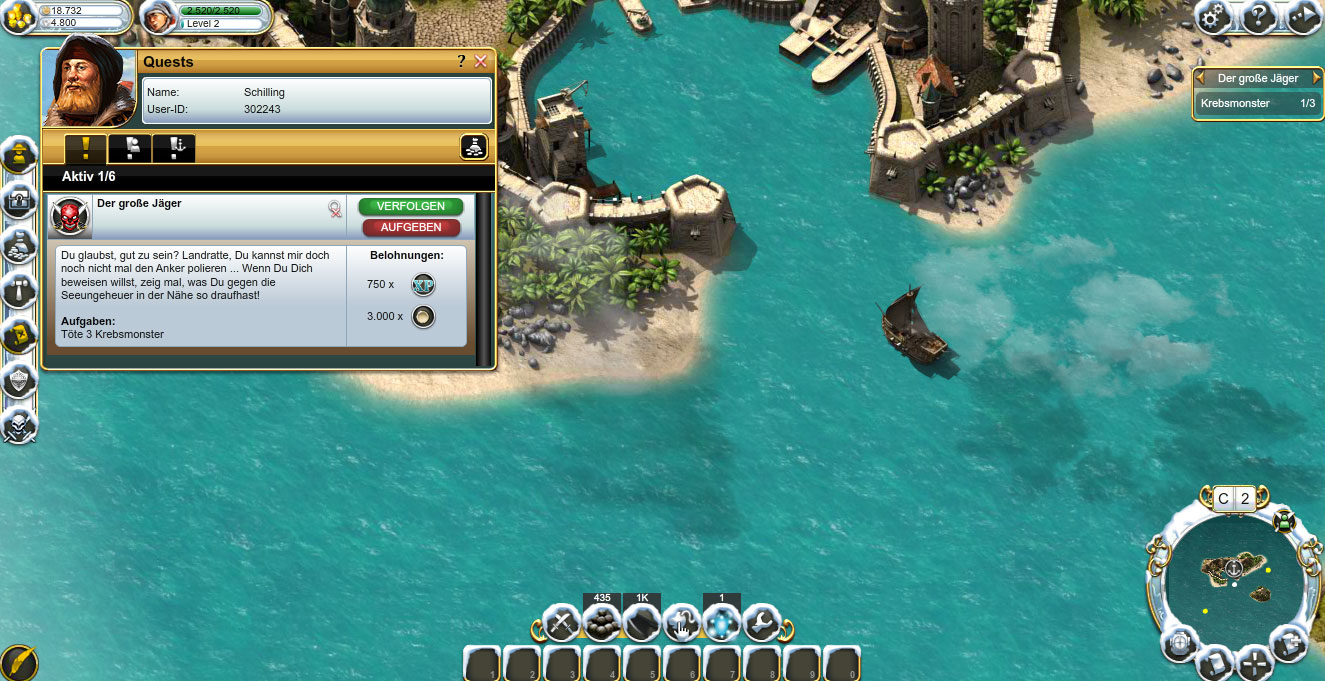Switch to the flag quests tab
1325x681 pixels.
coord(130,149)
